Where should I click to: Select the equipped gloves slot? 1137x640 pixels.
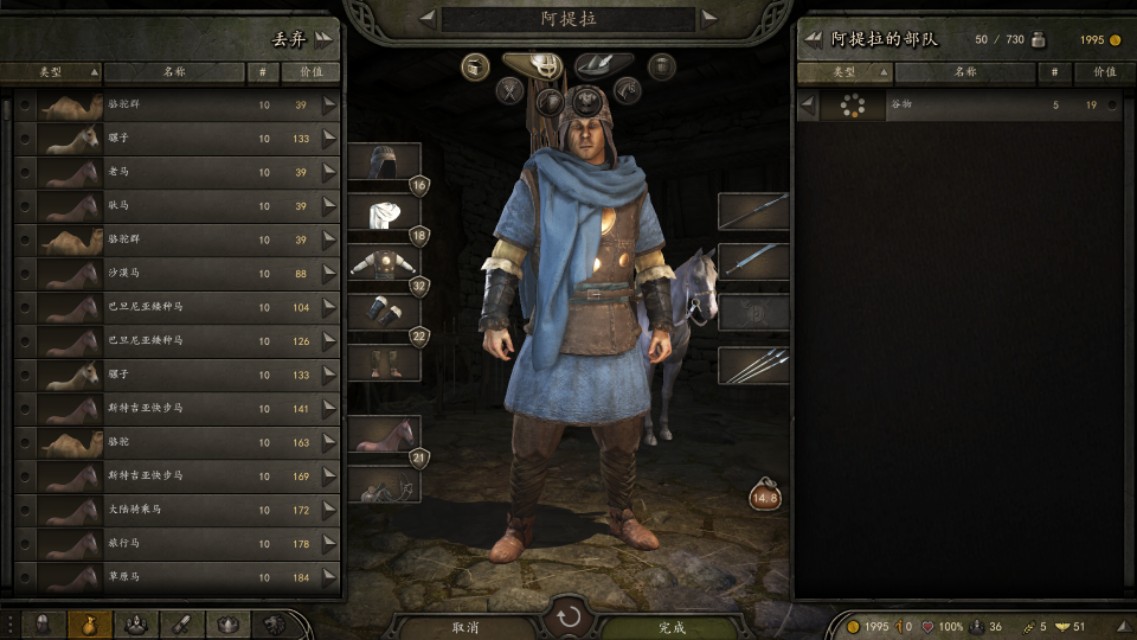pos(384,312)
